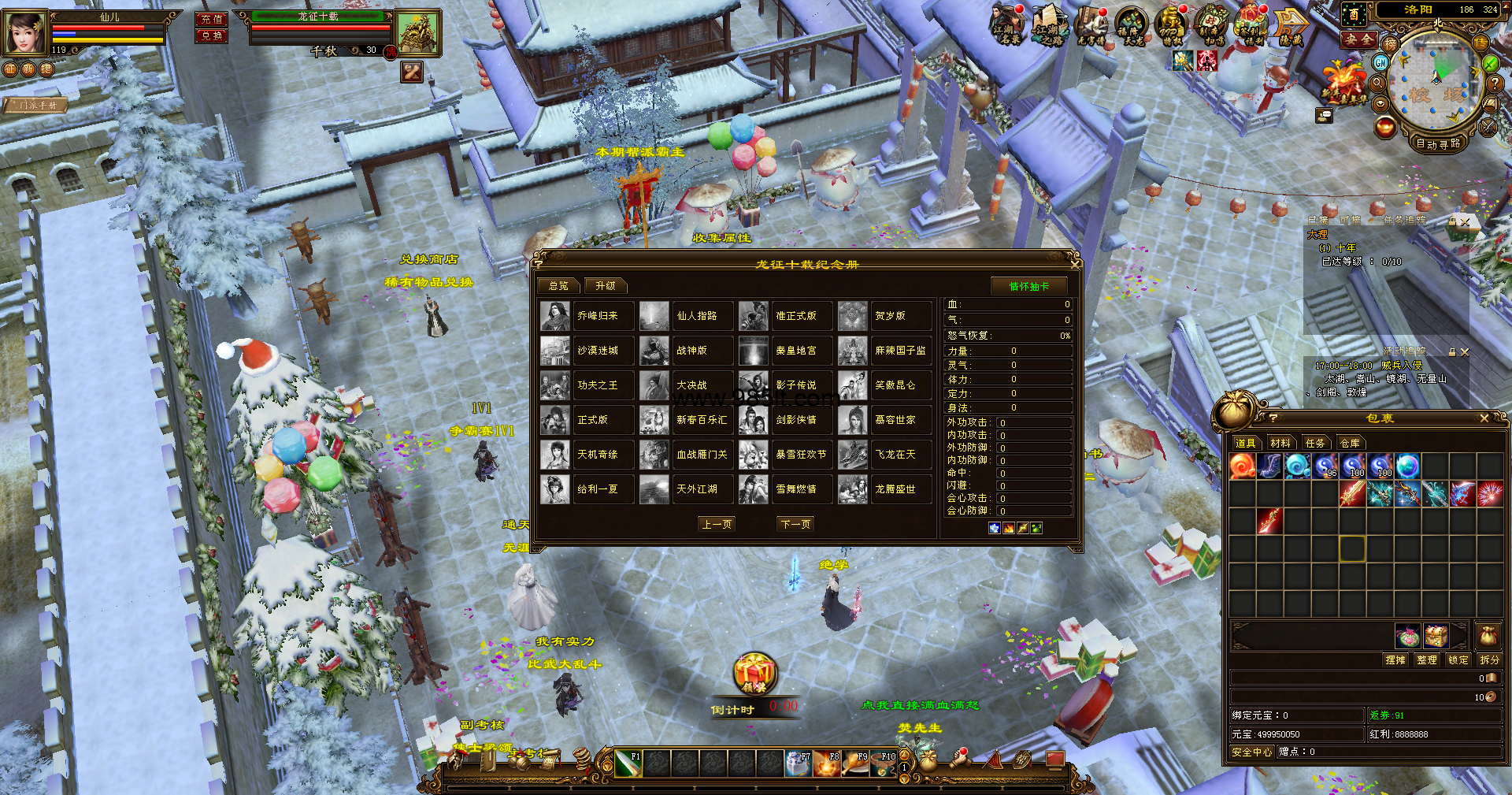Click the green 情怀抽卡 card draw button
Screen dimensions: 1512x795
click(x=1028, y=287)
